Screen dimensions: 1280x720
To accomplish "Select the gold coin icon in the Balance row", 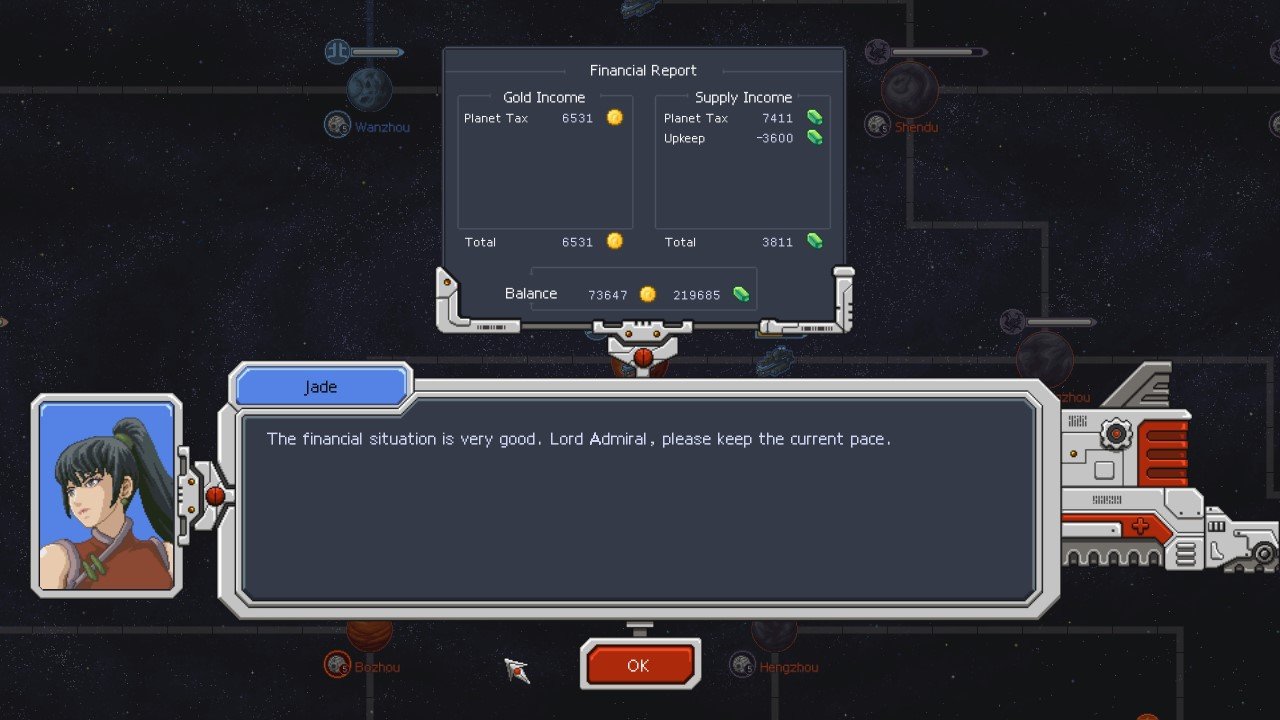I will [x=648, y=293].
